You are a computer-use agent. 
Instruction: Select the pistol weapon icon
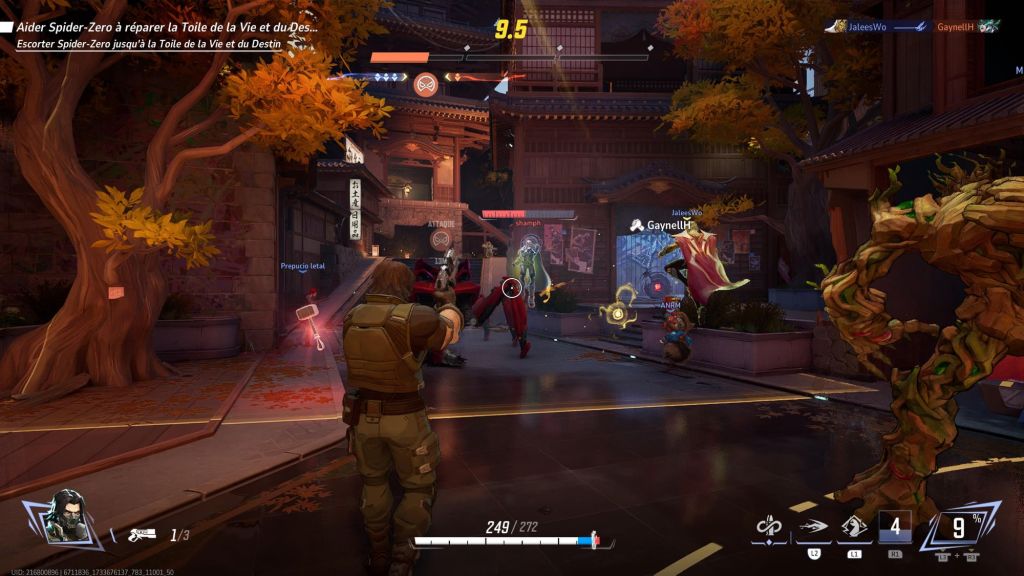pos(143,535)
